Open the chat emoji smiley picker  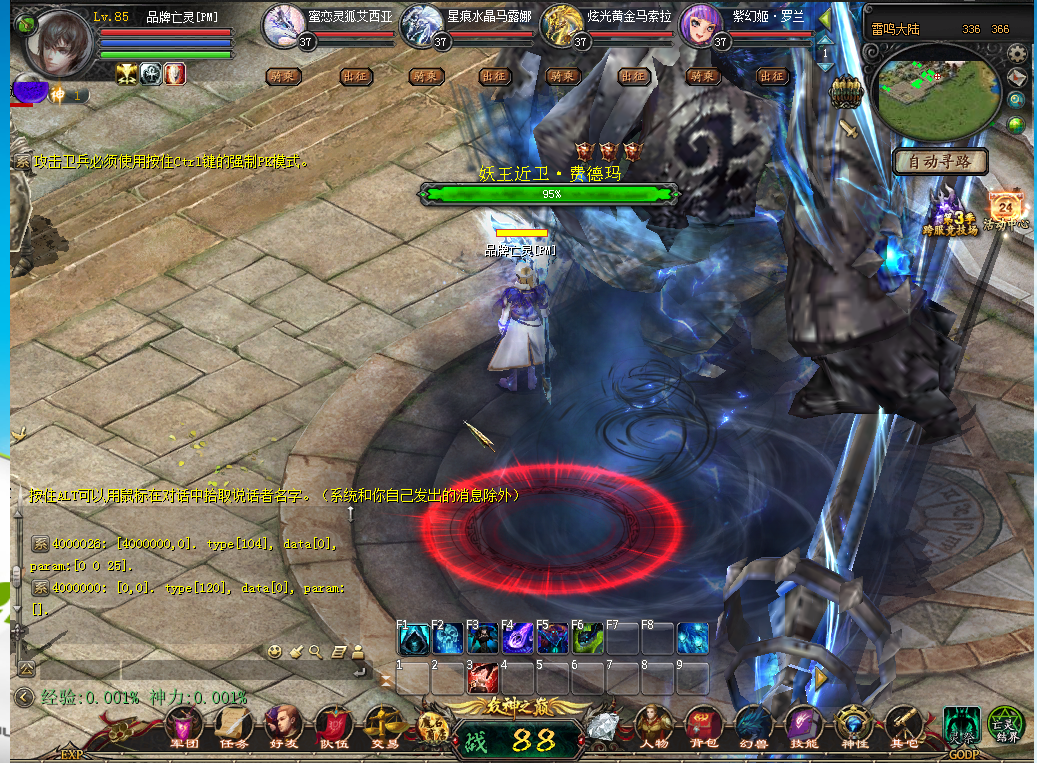tap(275, 652)
